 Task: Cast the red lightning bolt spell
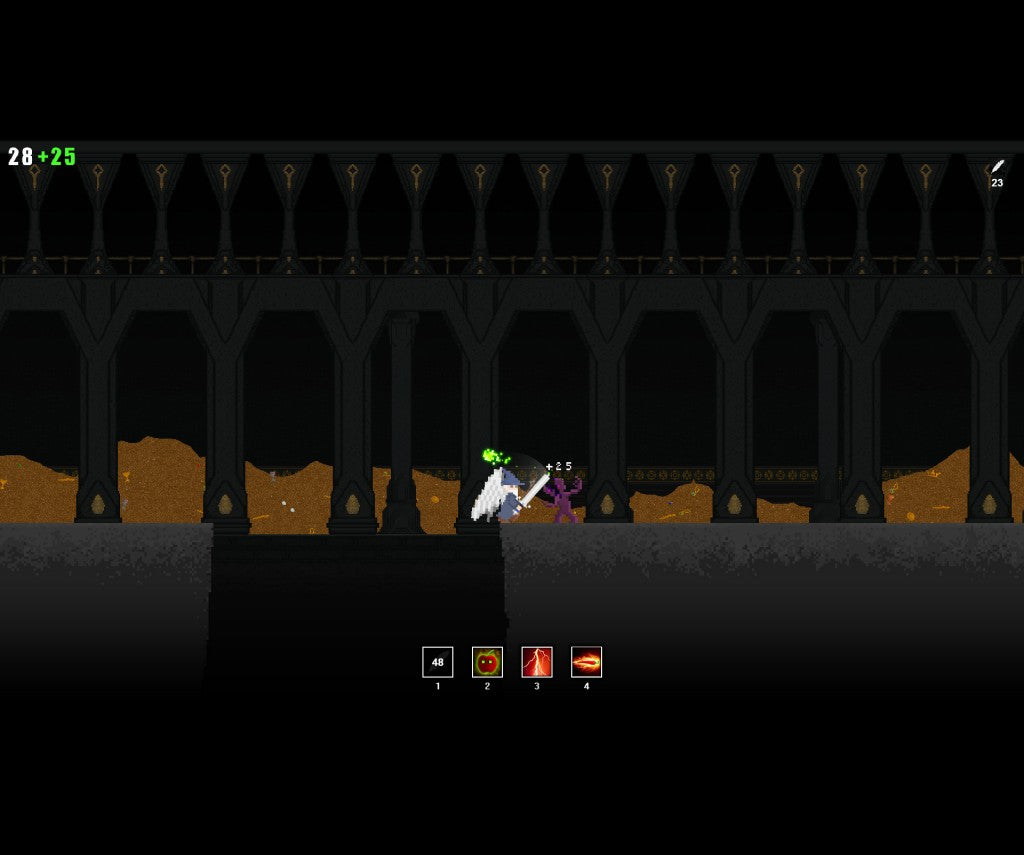tap(537, 662)
